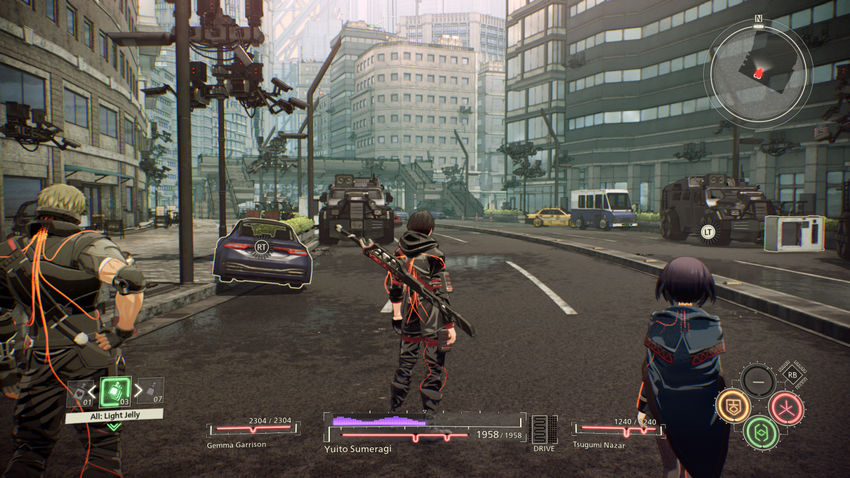Activate the red SAS power icon
Image resolution: width=850 pixels, height=478 pixels.
click(786, 407)
